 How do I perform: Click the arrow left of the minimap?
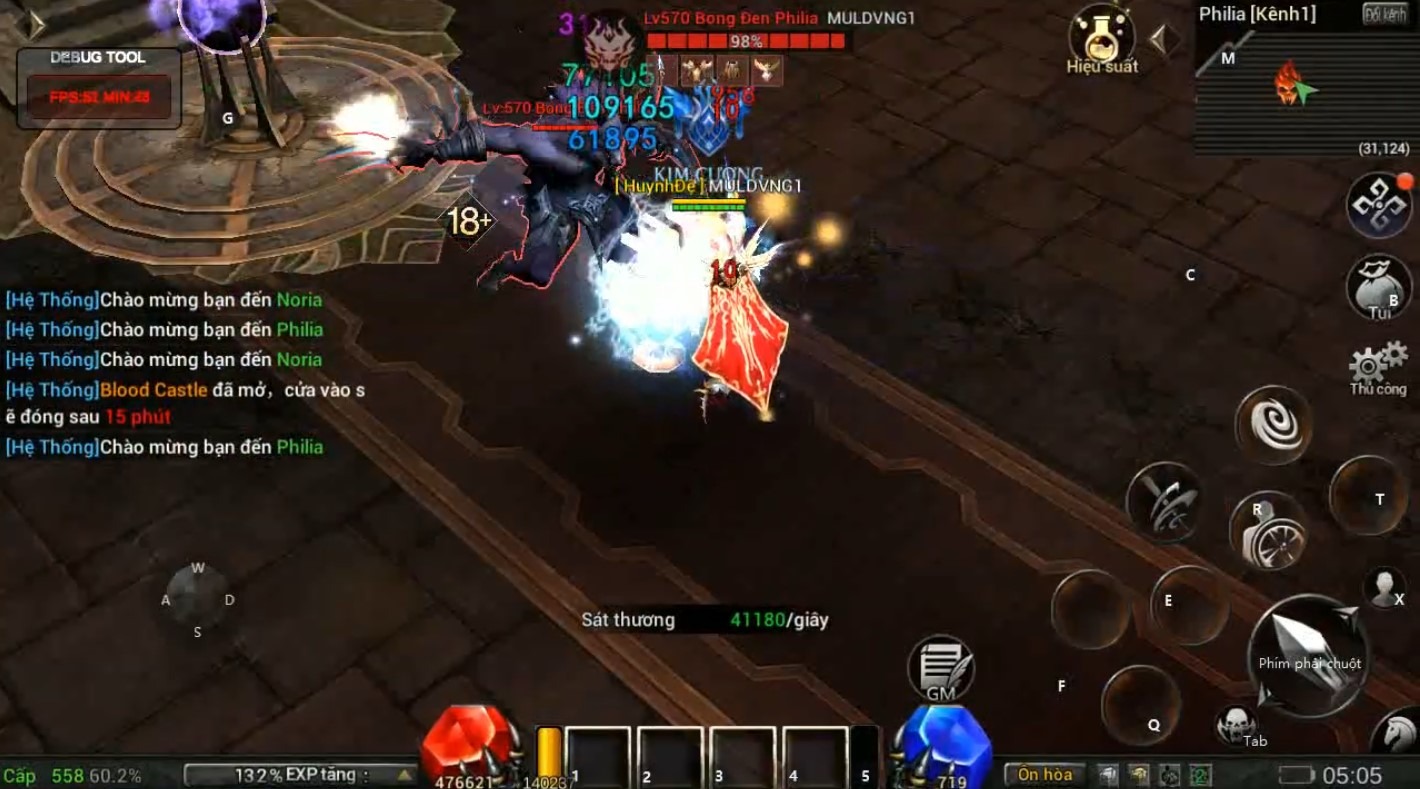1159,40
